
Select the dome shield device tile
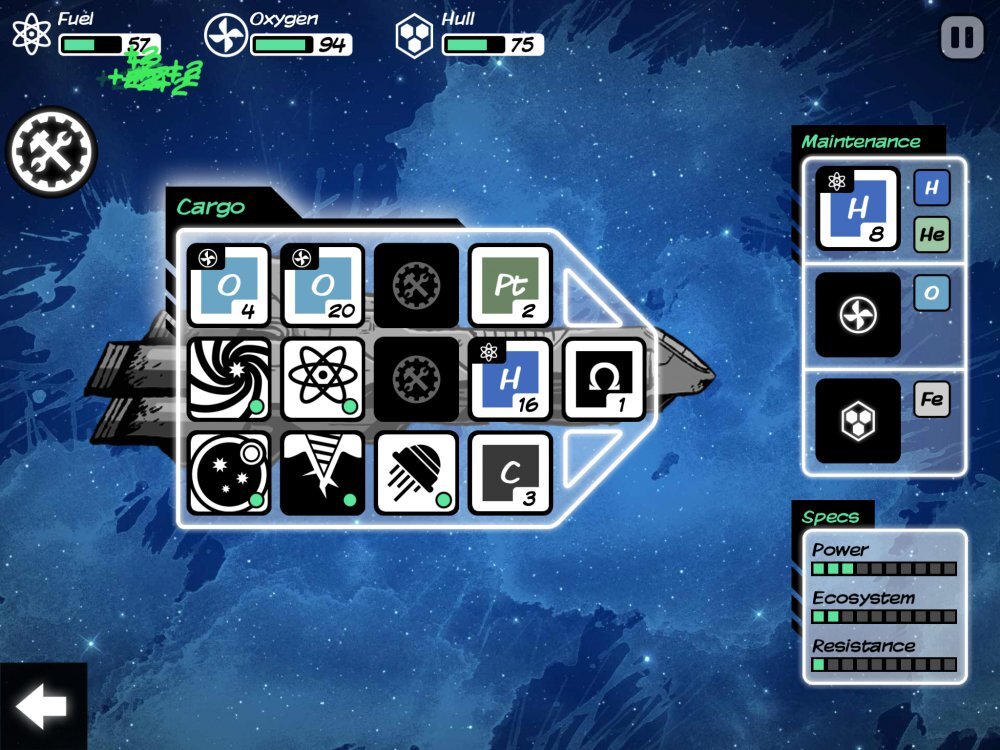416,473
